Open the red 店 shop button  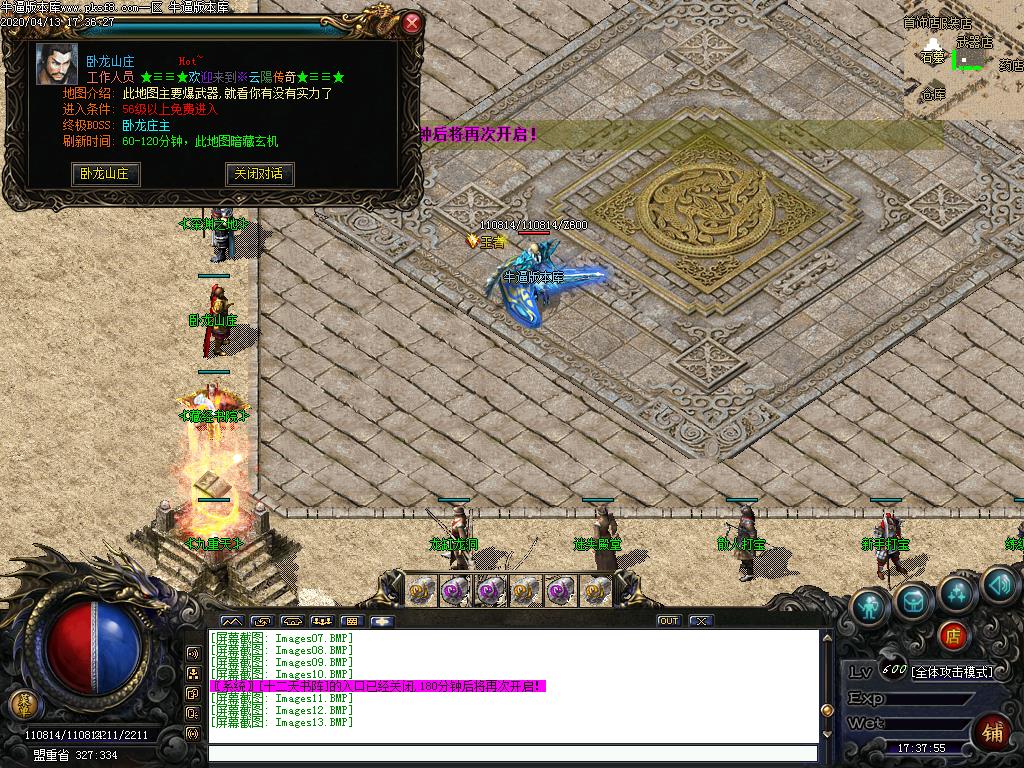point(954,635)
